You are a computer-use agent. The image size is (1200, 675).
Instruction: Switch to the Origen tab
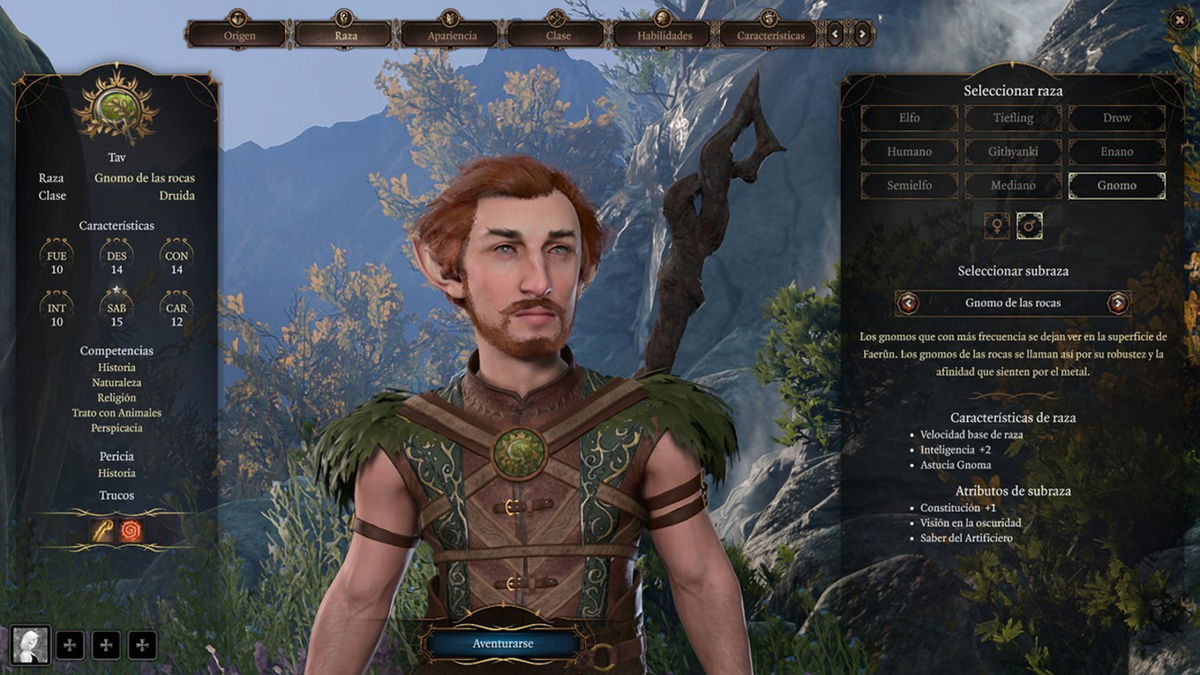[x=239, y=35]
